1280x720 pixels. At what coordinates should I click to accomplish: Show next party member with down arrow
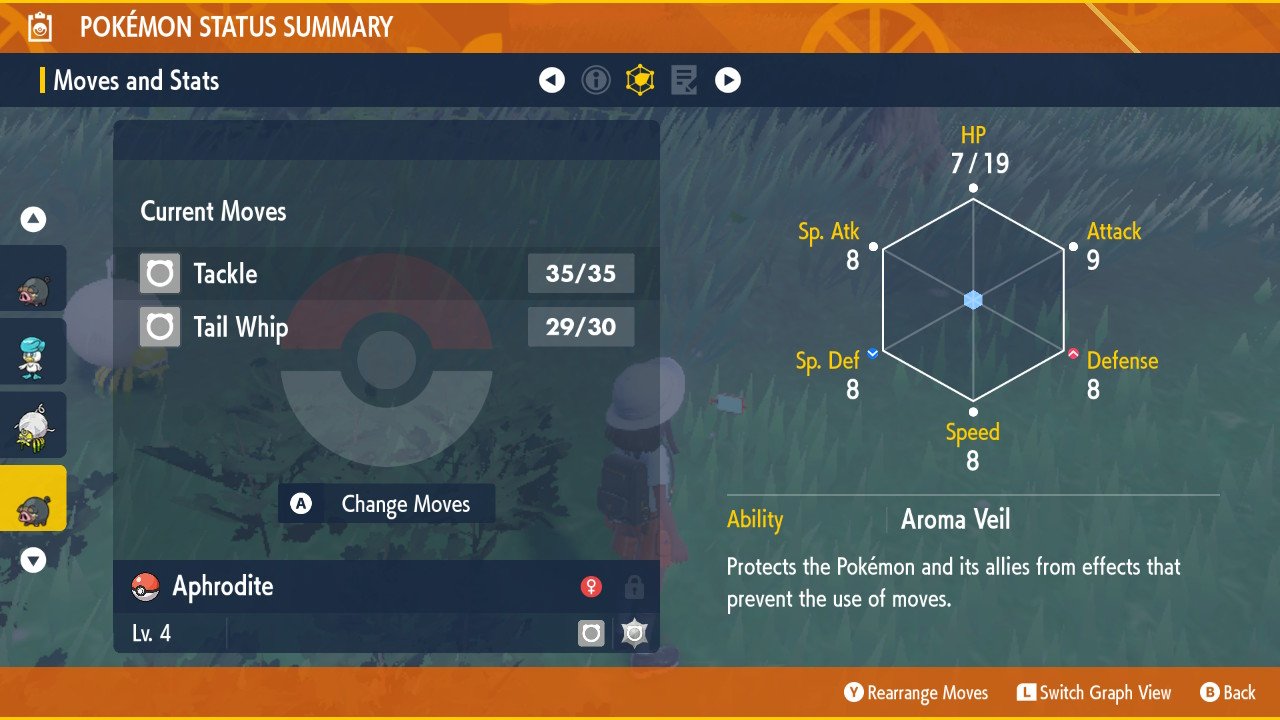pos(34,560)
